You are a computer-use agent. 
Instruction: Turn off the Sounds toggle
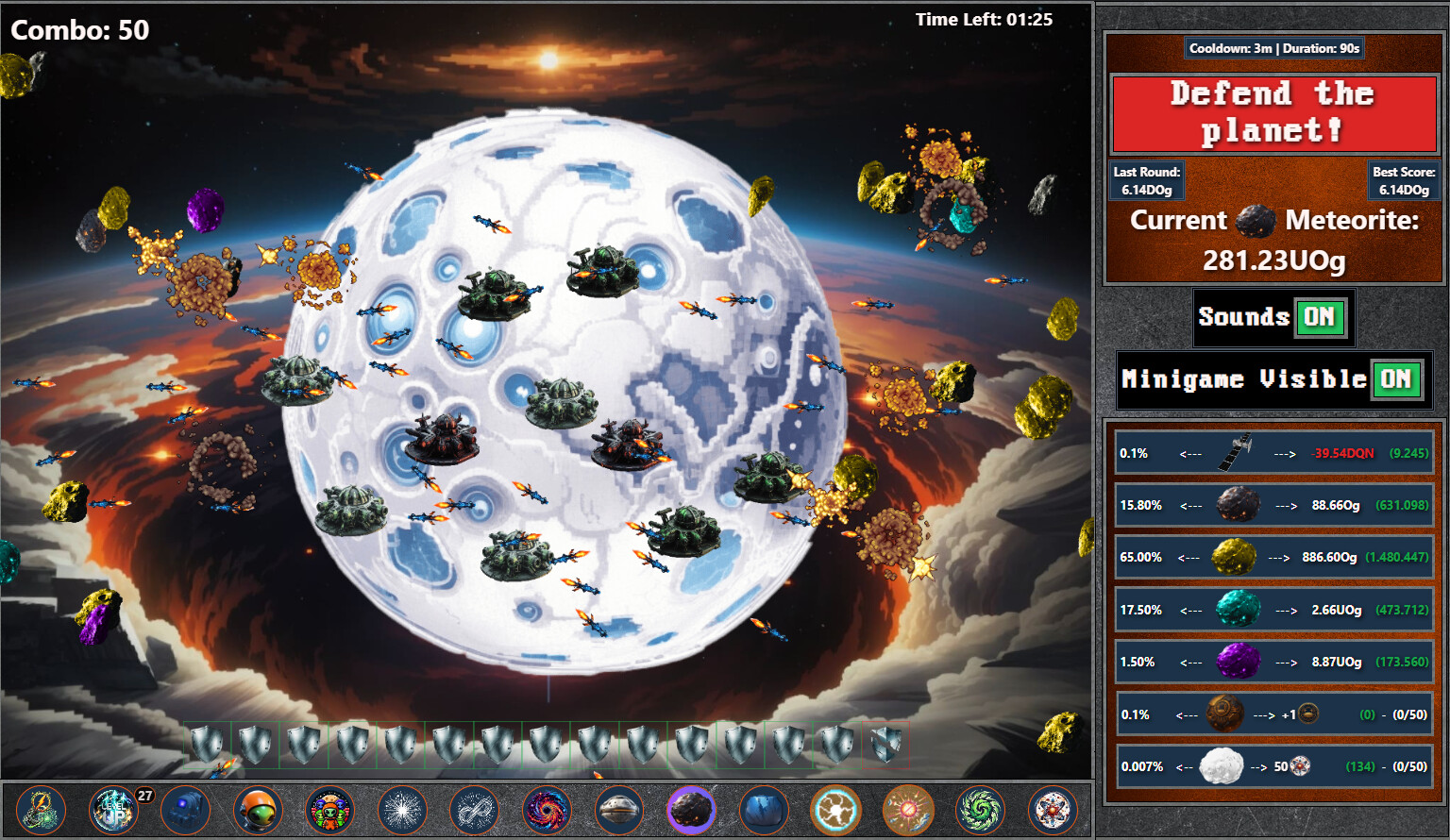[x=1321, y=318]
